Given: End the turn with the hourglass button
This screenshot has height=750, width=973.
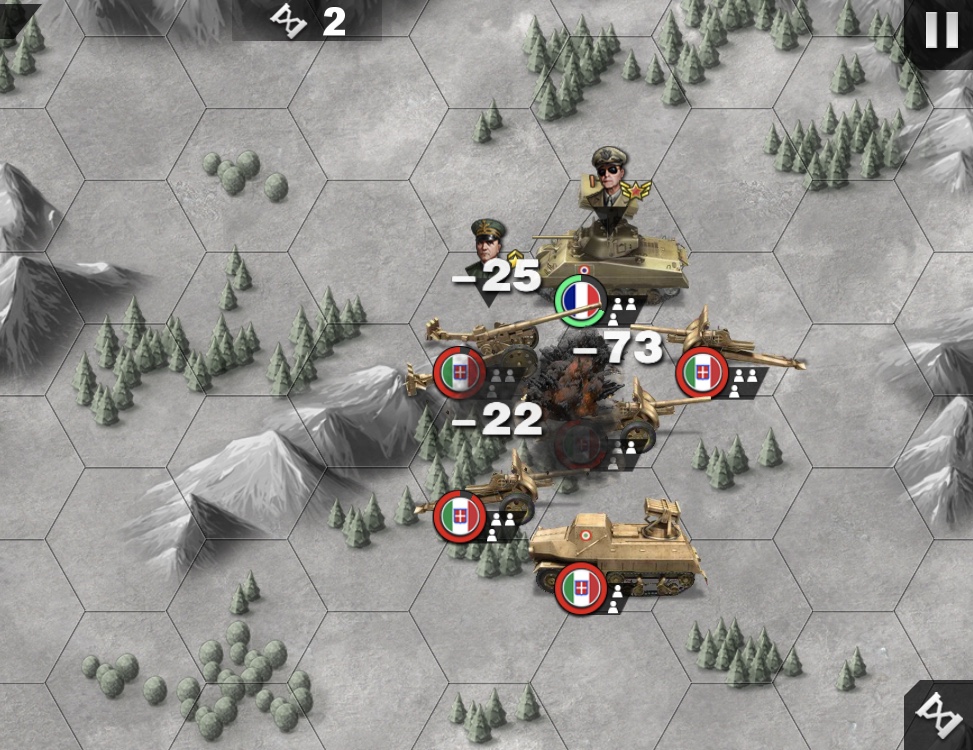Looking at the screenshot, I should [941, 716].
